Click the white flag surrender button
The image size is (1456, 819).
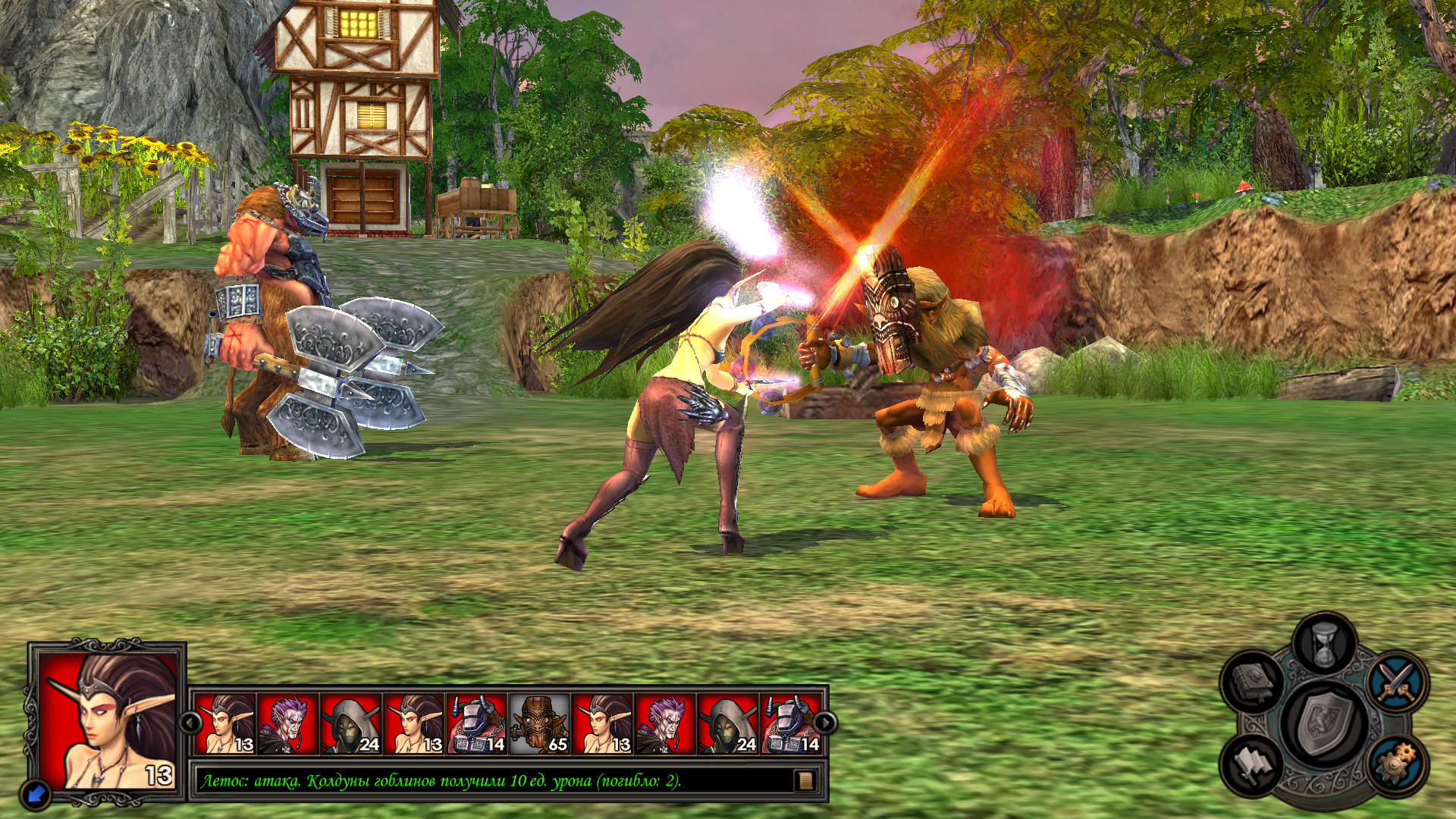tap(1253, 764)
